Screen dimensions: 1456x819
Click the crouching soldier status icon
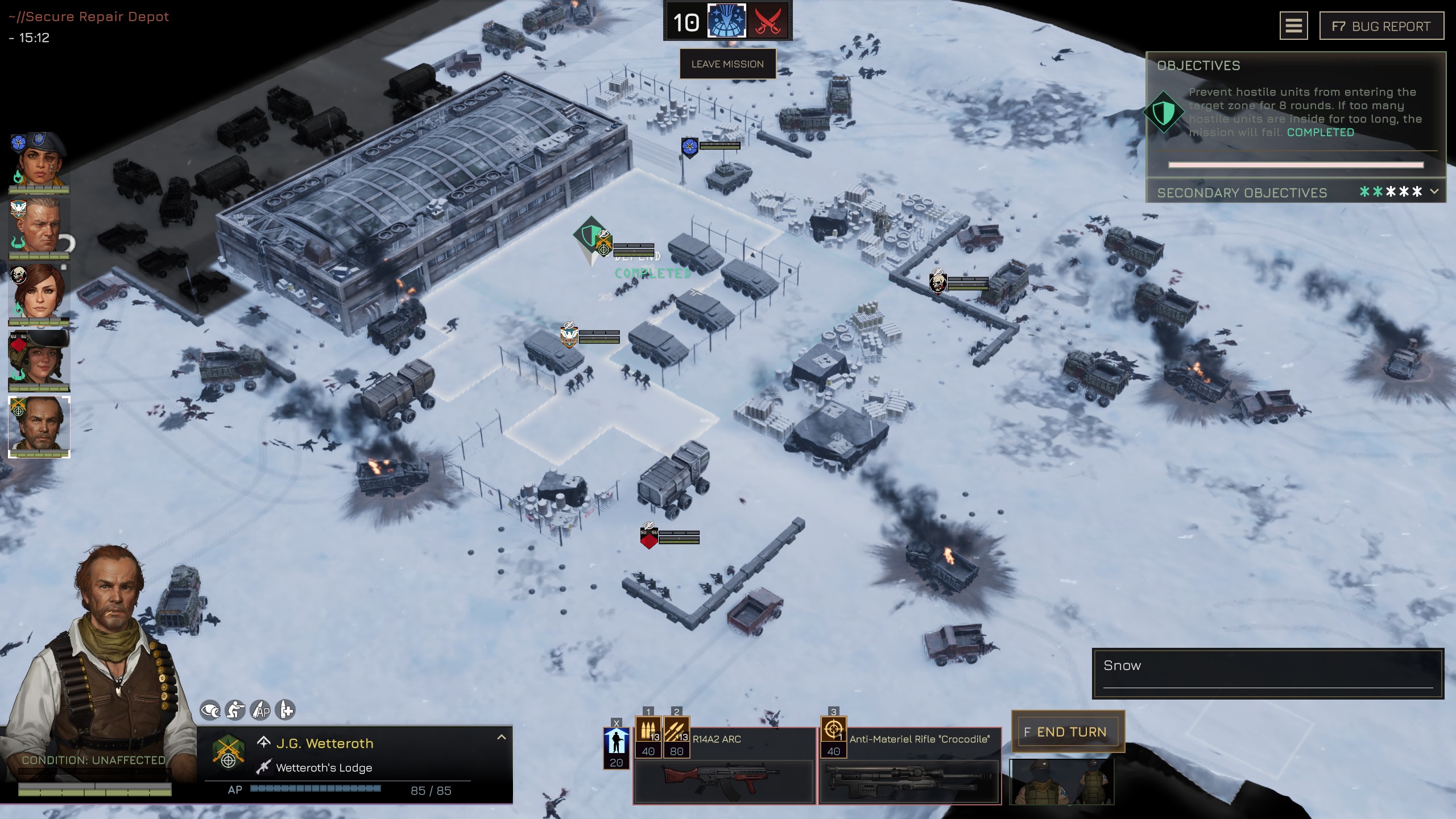pyautogui.click(x=235, y=710)
